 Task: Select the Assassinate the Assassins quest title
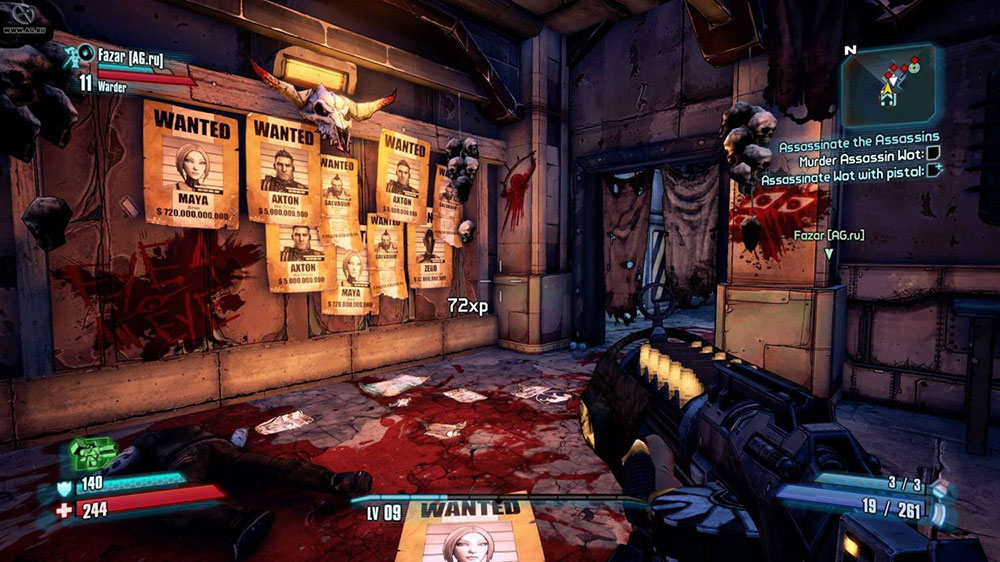859,138
